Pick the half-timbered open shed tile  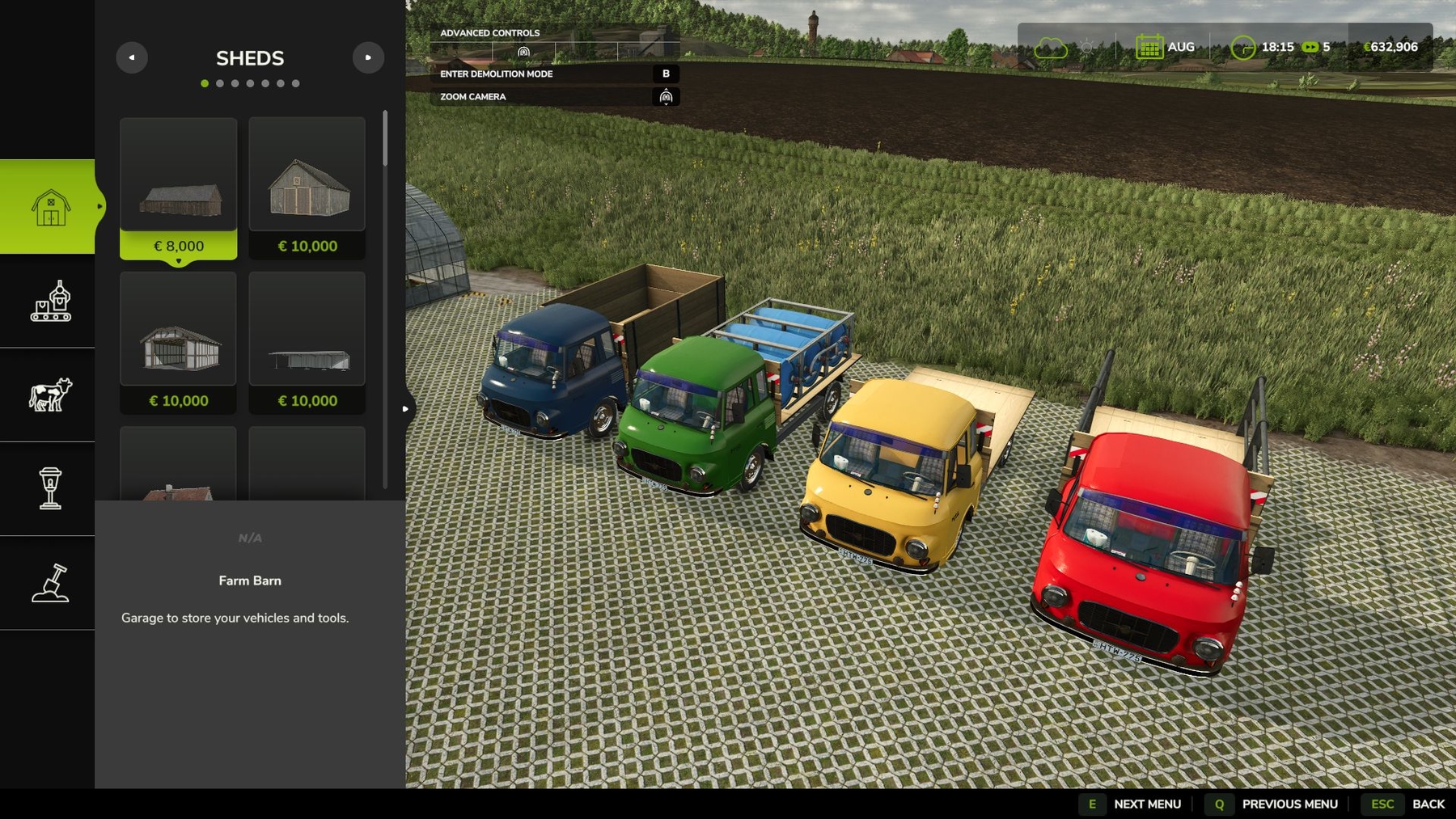pos(179,342)
